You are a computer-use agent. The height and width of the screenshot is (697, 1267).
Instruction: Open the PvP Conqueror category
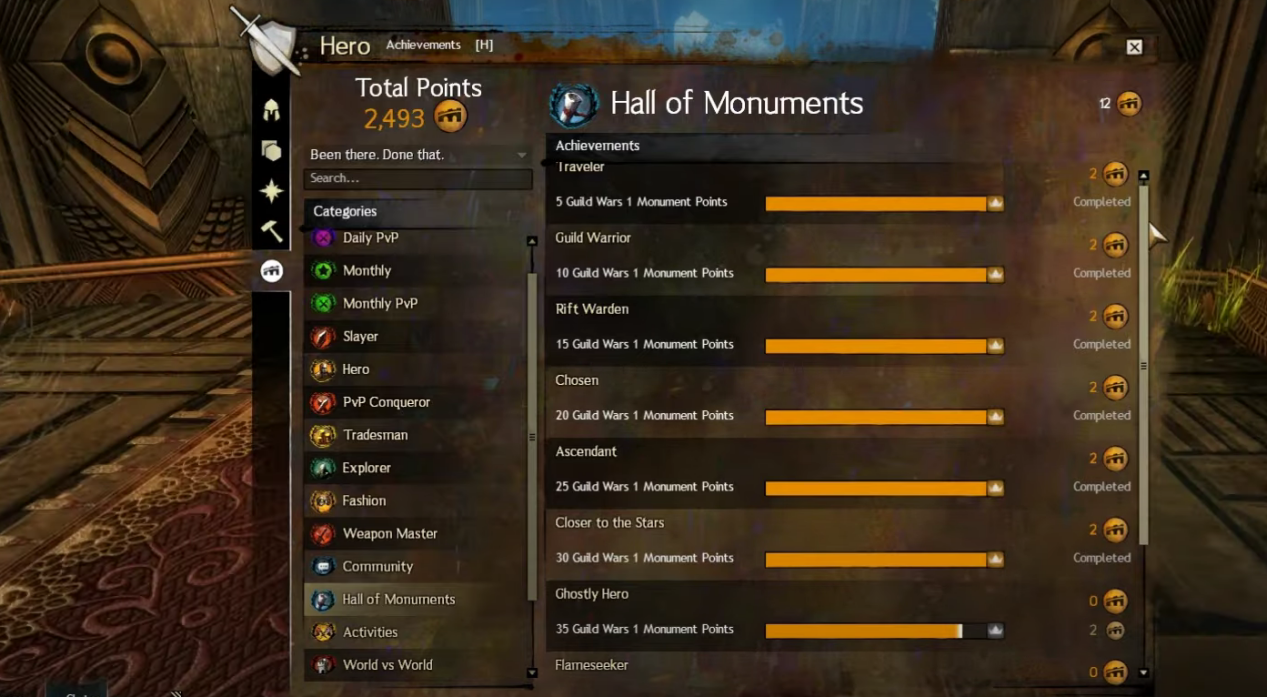[x=386, y=402]
